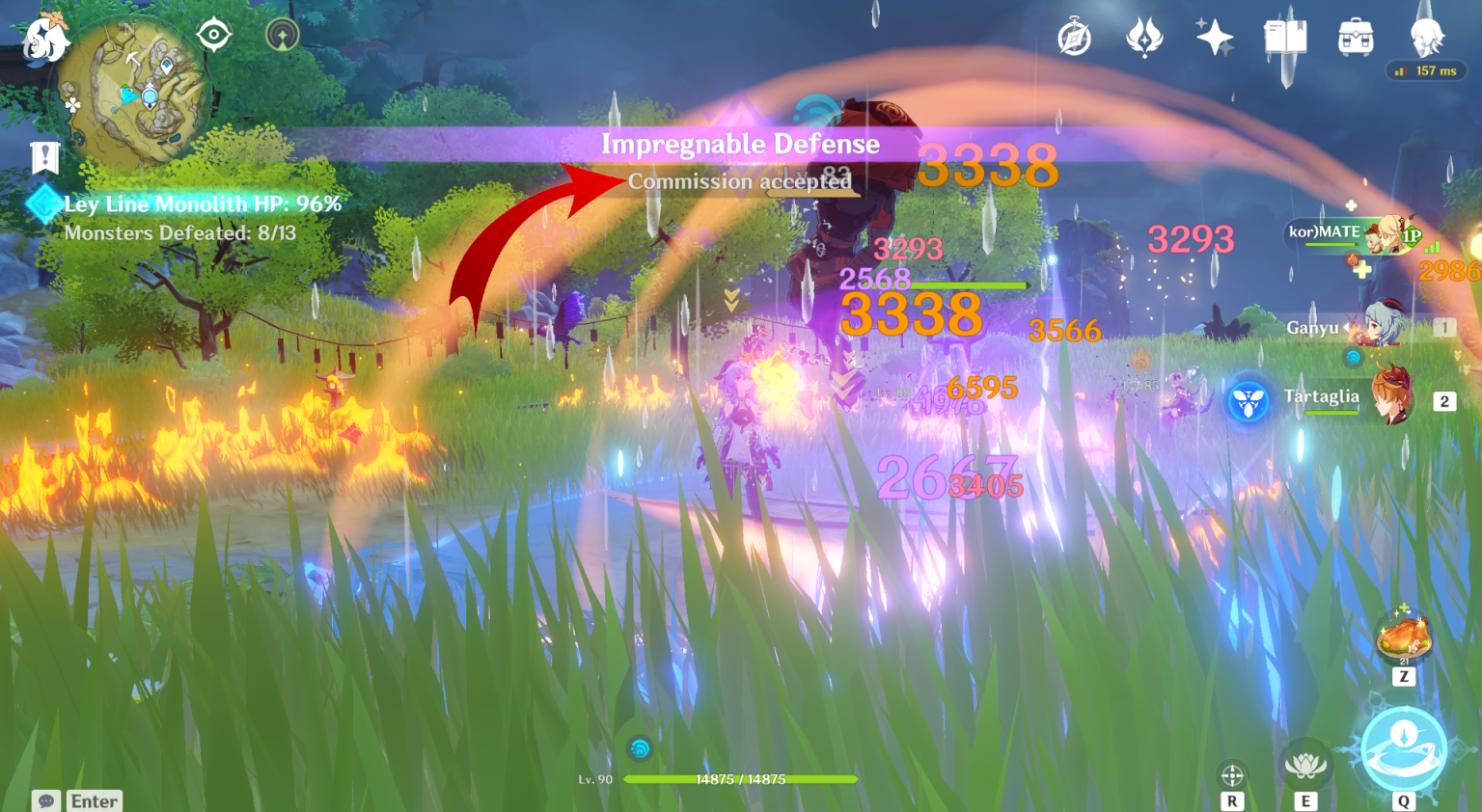Open the Events compass icon
Viewport: 1482px width, 812px height.
tap(1074, 39)
